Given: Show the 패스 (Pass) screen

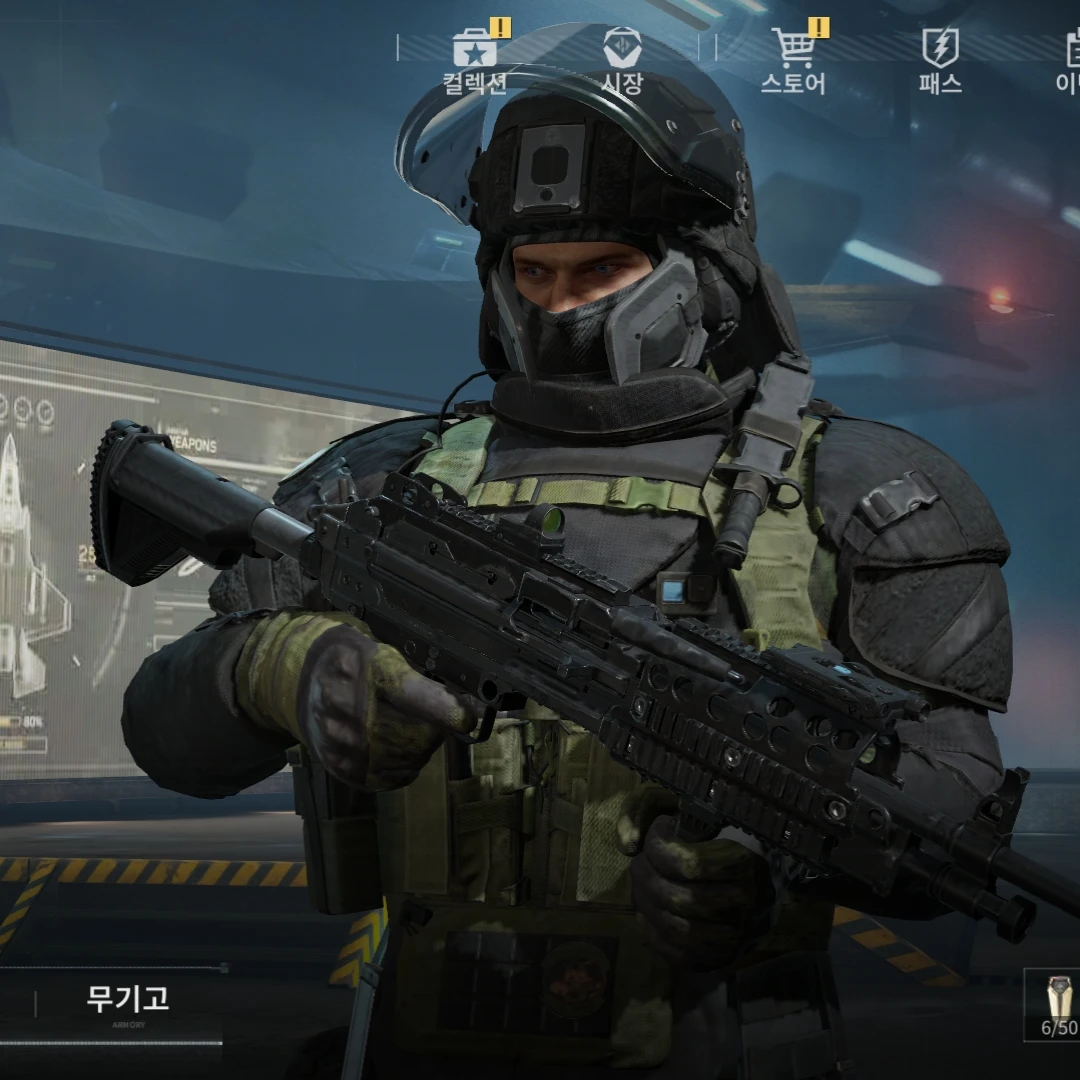Looking at the screenshot, I should tap(940, 60).
